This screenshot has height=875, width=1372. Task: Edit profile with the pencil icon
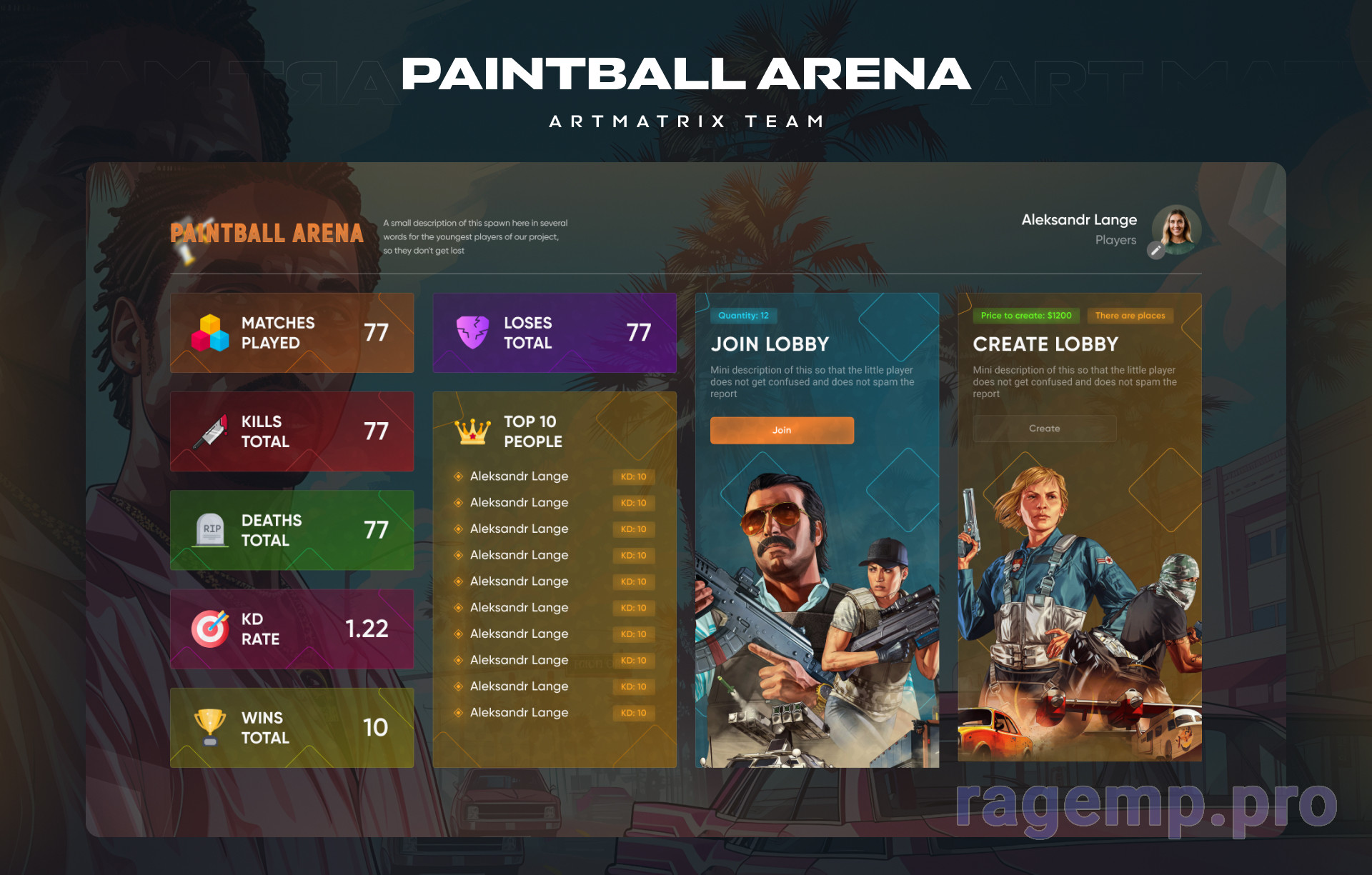[1155, 250]
